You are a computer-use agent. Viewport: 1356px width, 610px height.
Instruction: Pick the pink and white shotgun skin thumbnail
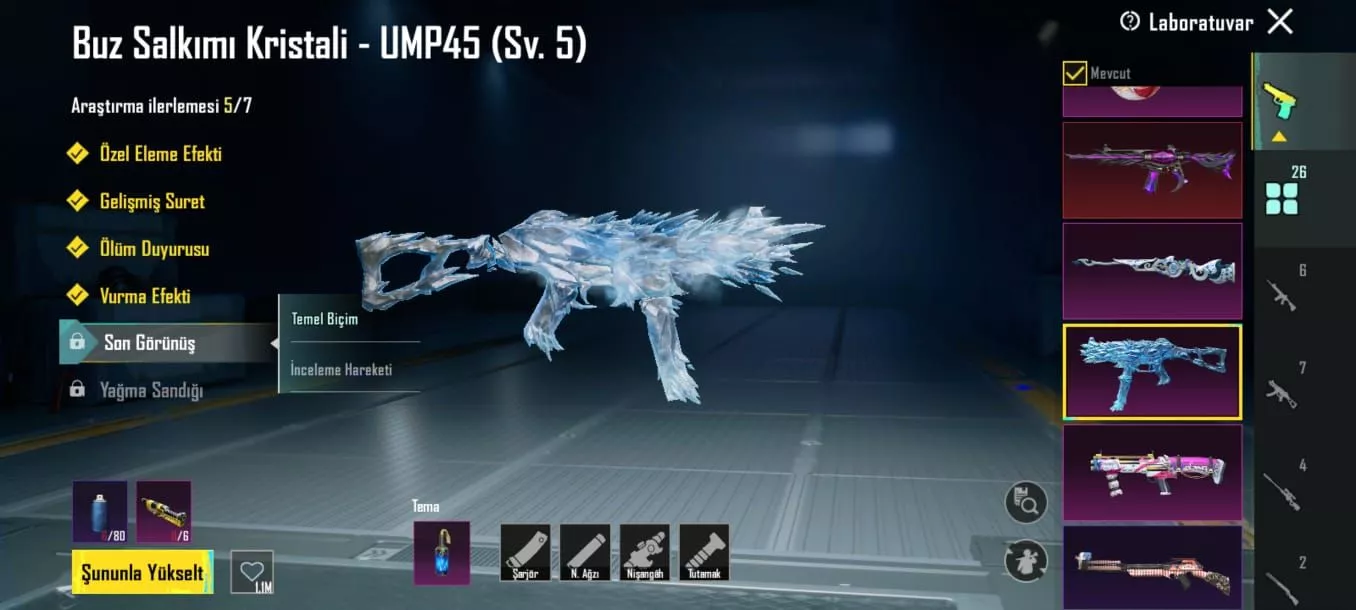coord(1152,472)
